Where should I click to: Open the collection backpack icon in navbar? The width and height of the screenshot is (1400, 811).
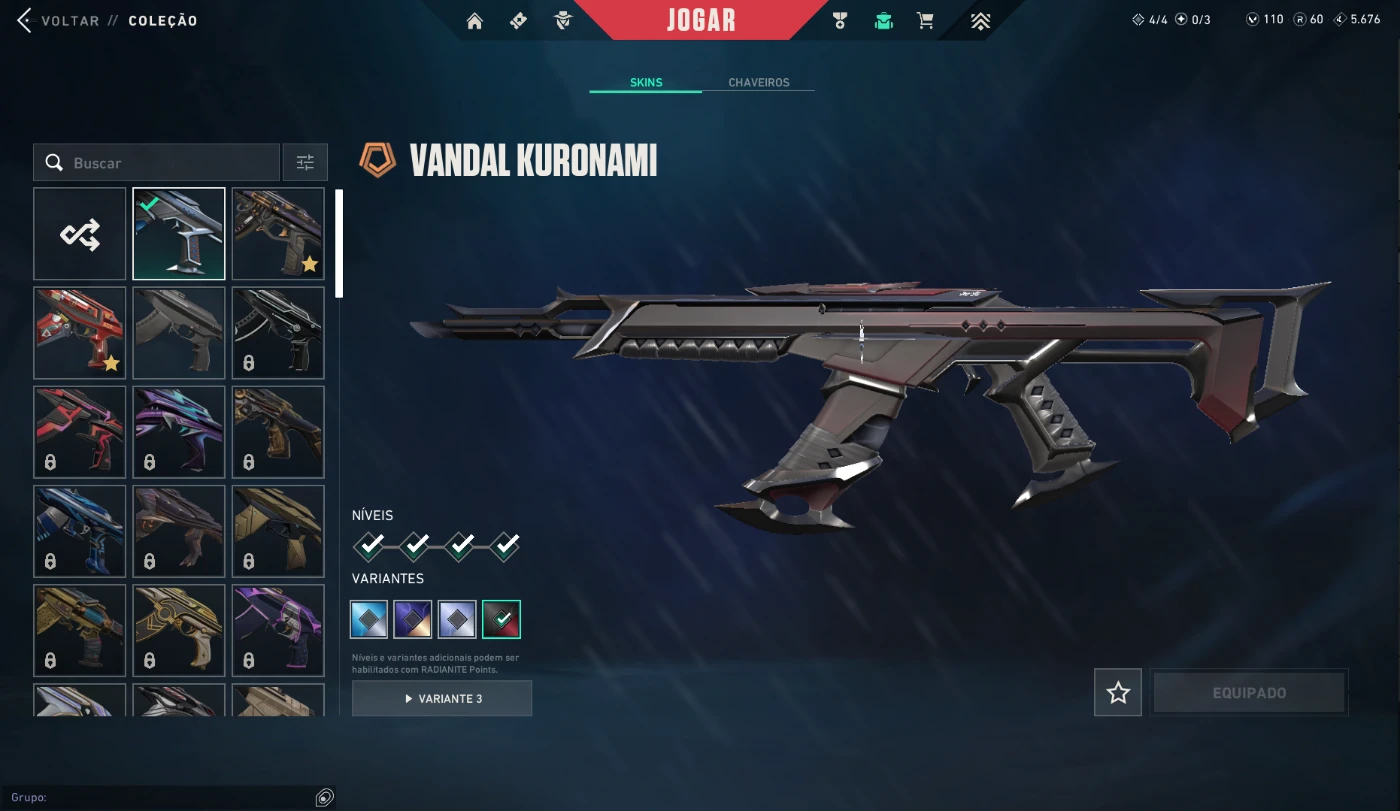click(x=883, y=21)
